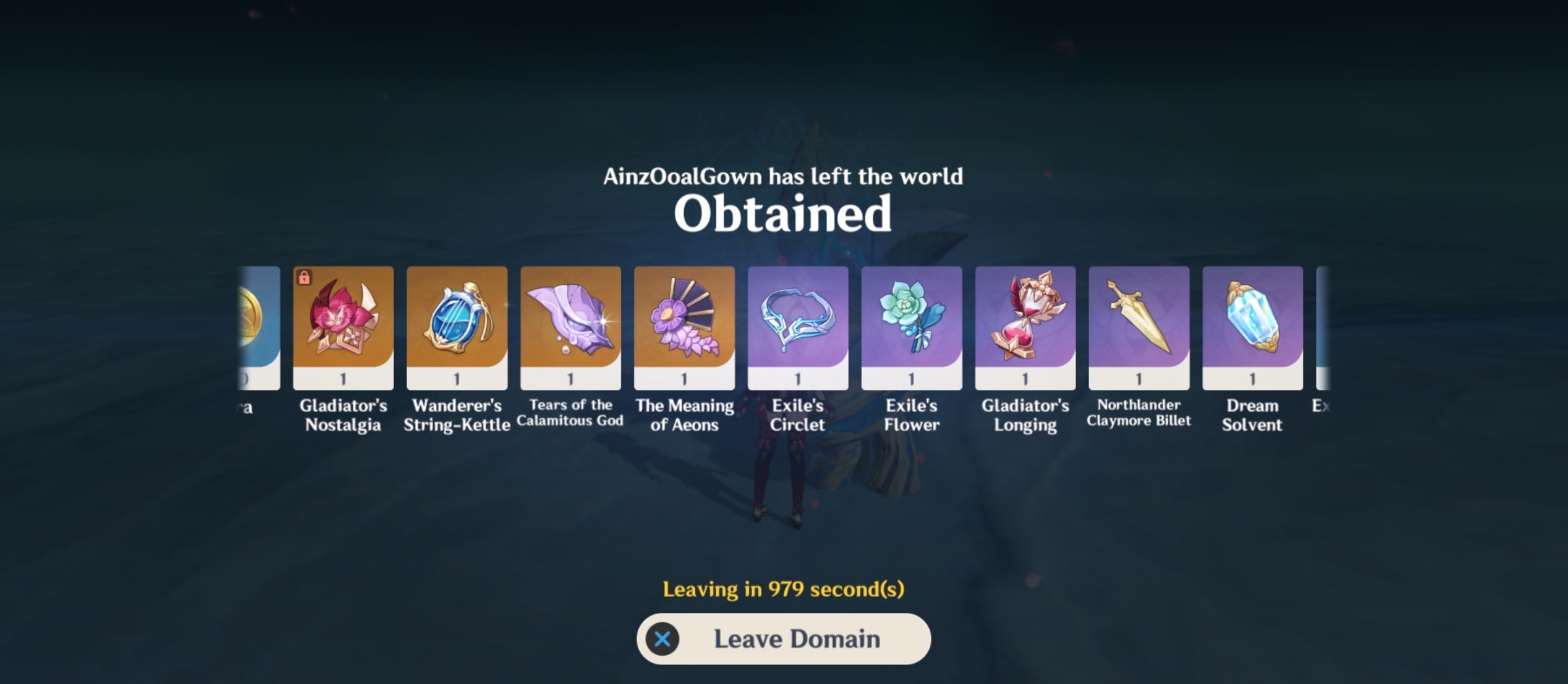Select the Gladiator's Nostalgia artifact card

tap(342, 325)
